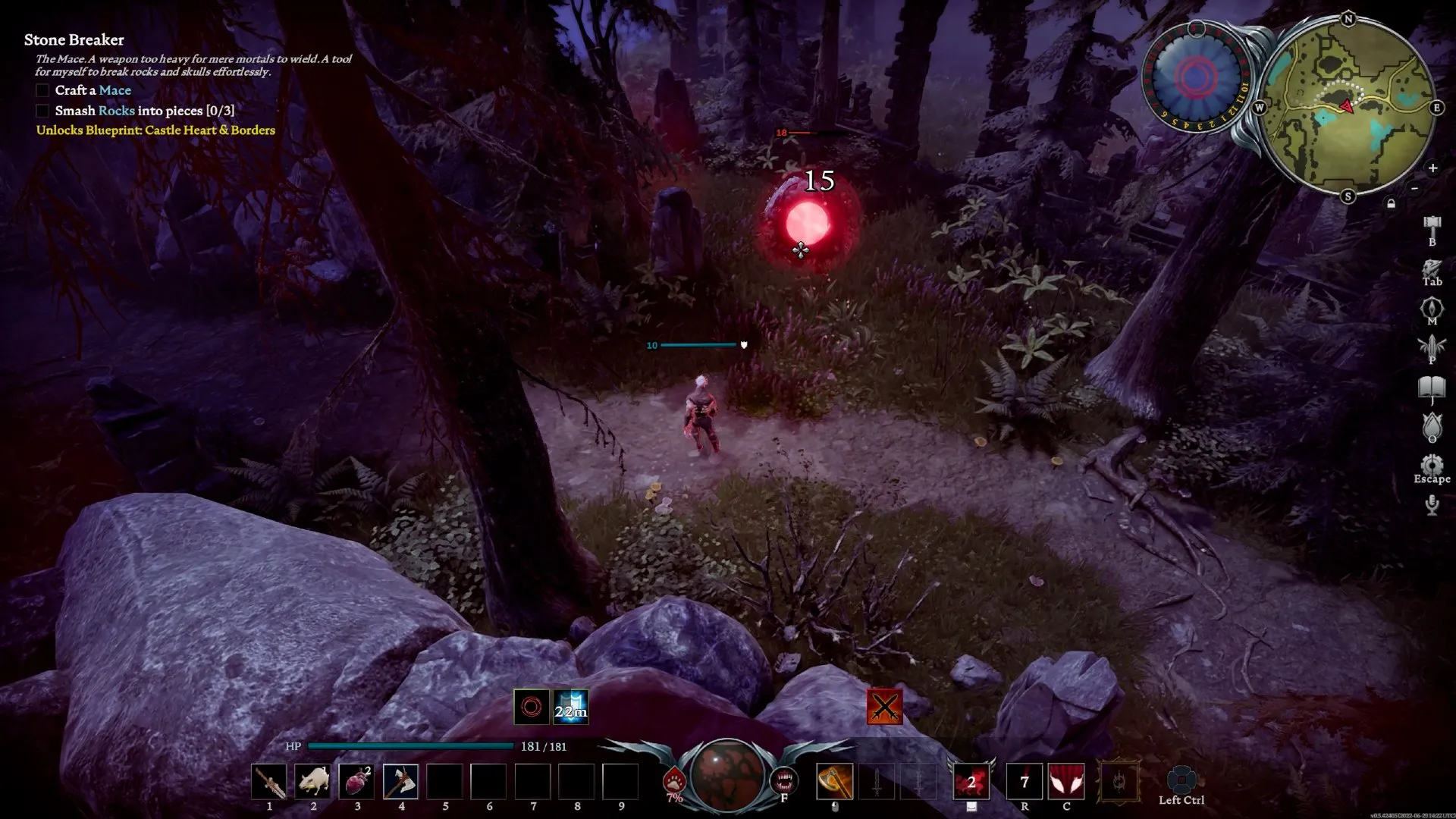Viewport: 1456px width, 819px height.
Task: Toggle the minimap lock icon
Action: coord(1391,203)
